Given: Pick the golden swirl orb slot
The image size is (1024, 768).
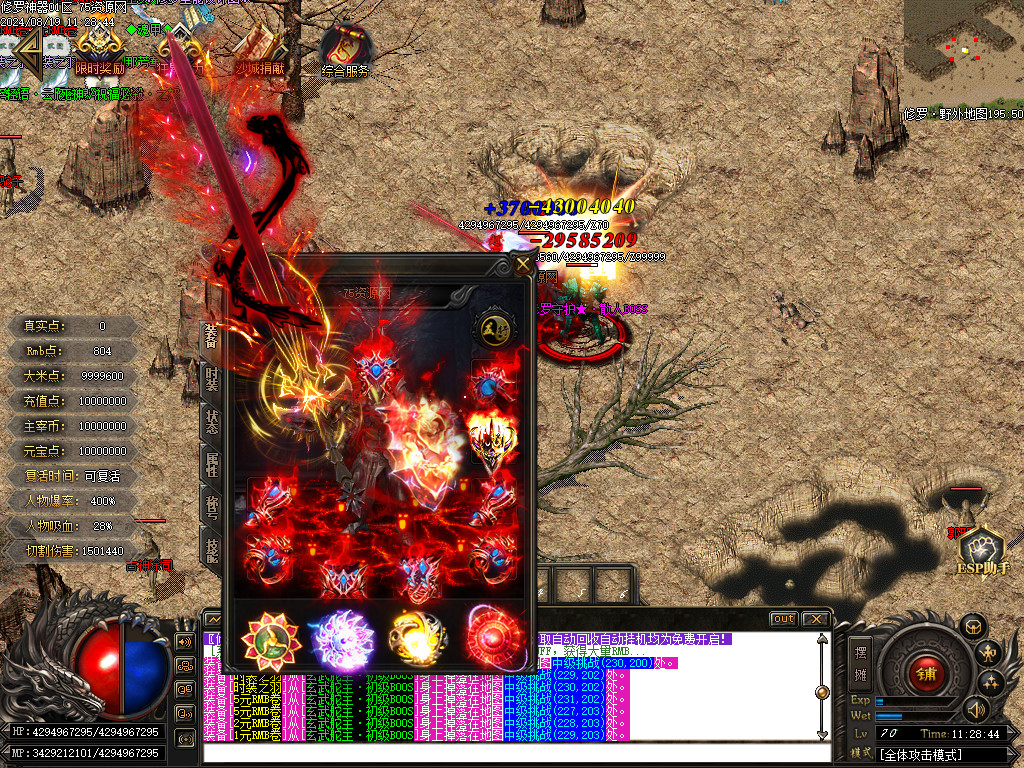Looking at the screenshot, I should [416, 638].
